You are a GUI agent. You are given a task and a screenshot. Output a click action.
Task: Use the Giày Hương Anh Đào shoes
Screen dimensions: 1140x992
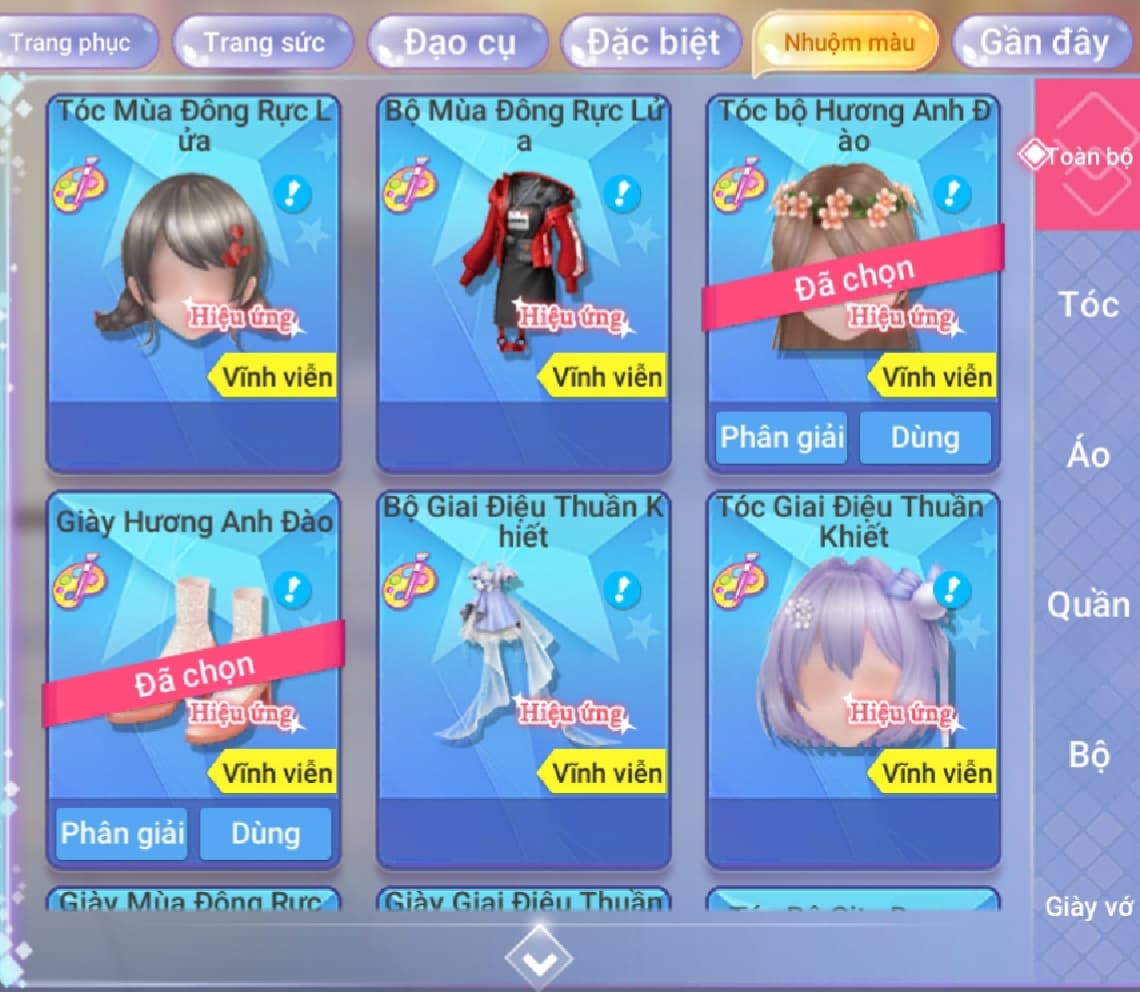[x=265, y=834]
